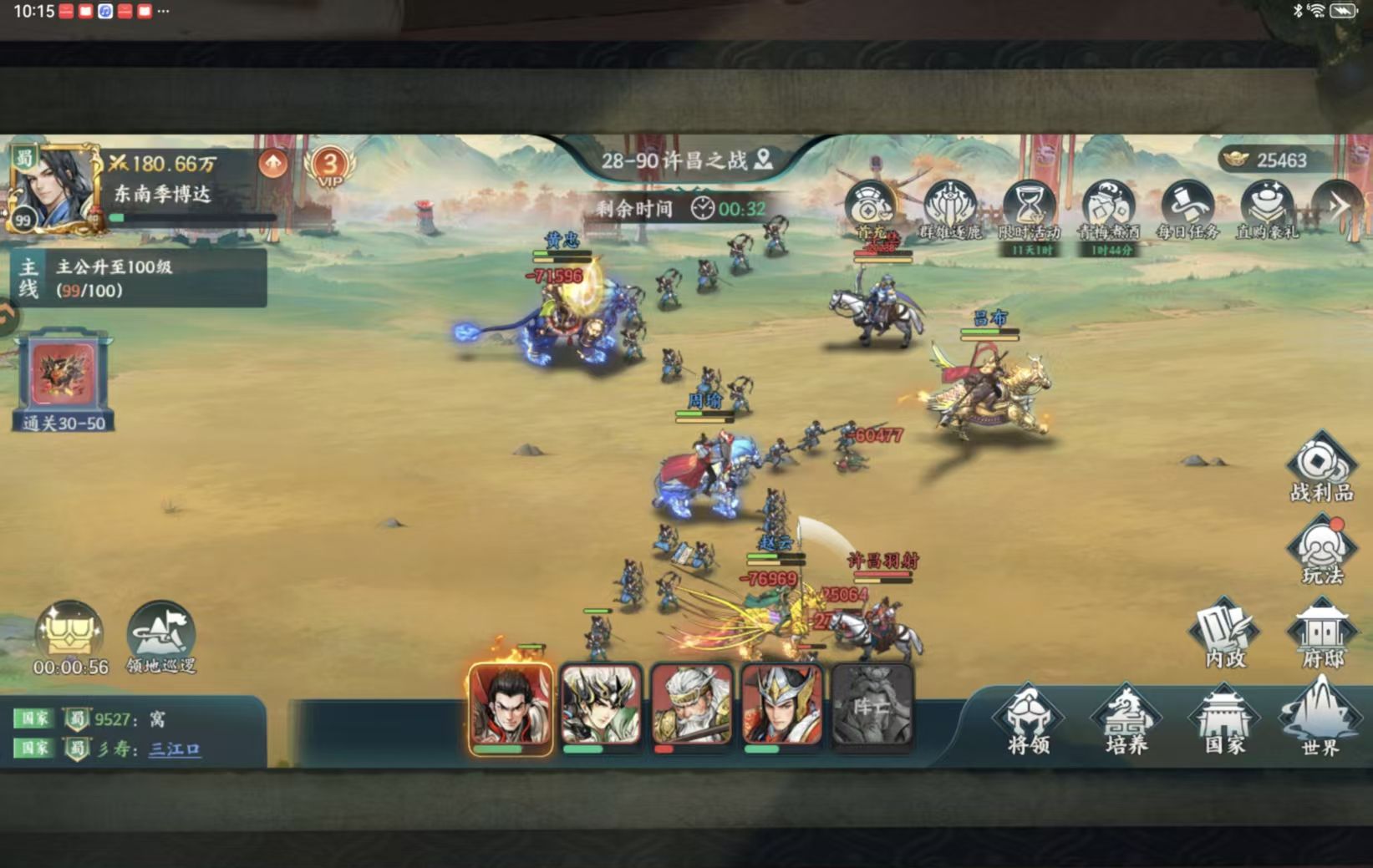This screenshot has height=868, width=1373.
Task: Open the 群雄逐鹿 event icon
Action: click(x=950, y=209)
